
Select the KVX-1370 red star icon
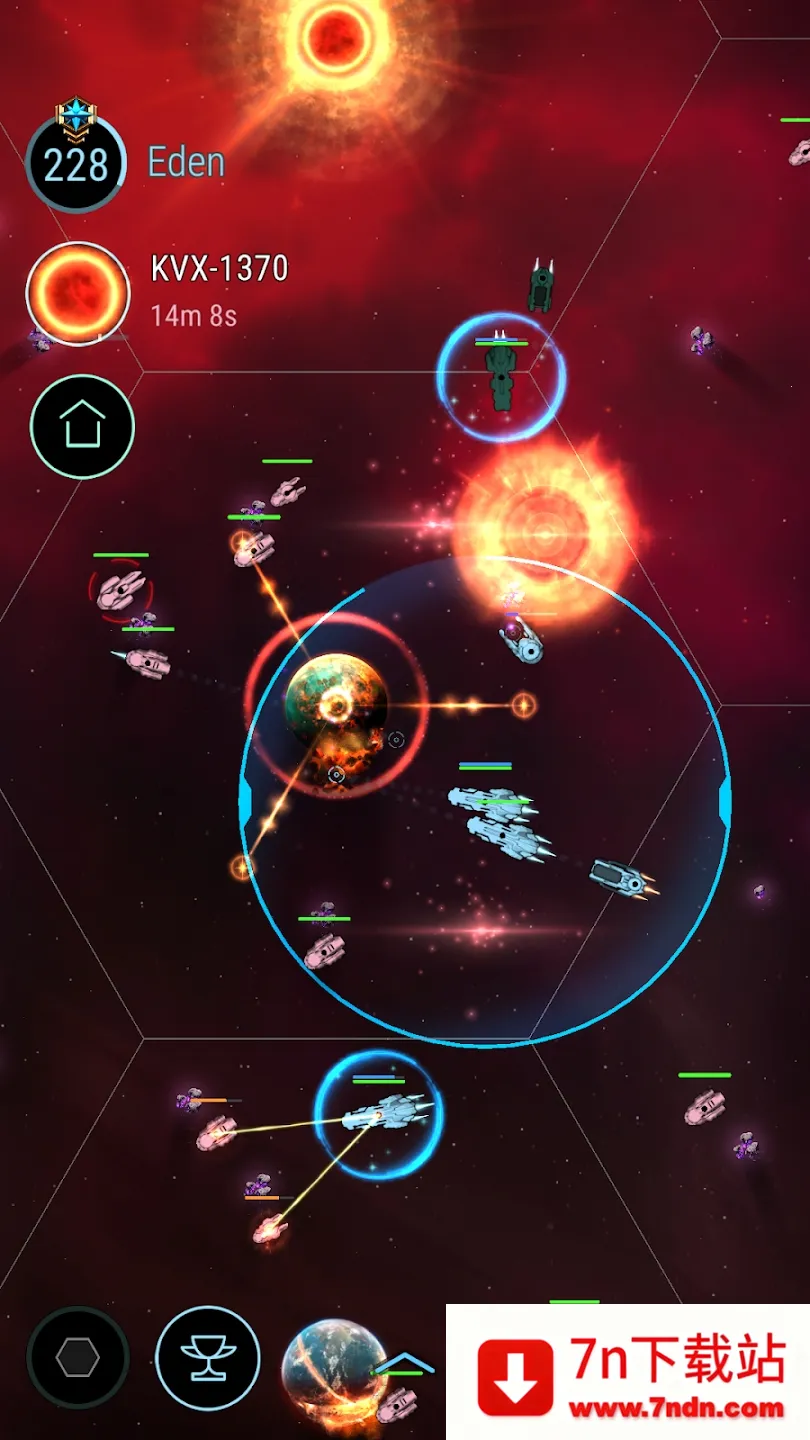coord(78,294)
